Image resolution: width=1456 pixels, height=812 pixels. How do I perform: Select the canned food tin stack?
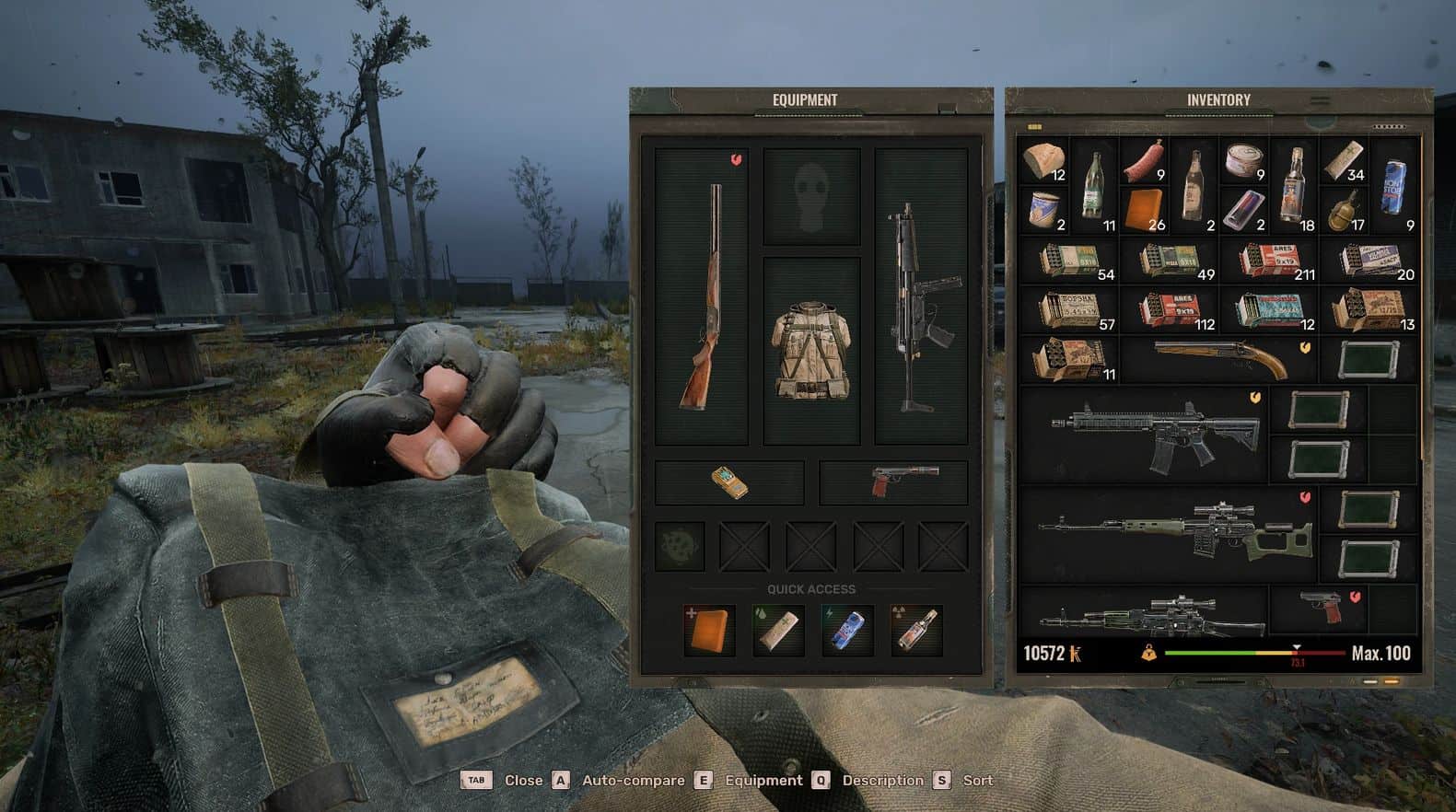(x=1243, y=161)
